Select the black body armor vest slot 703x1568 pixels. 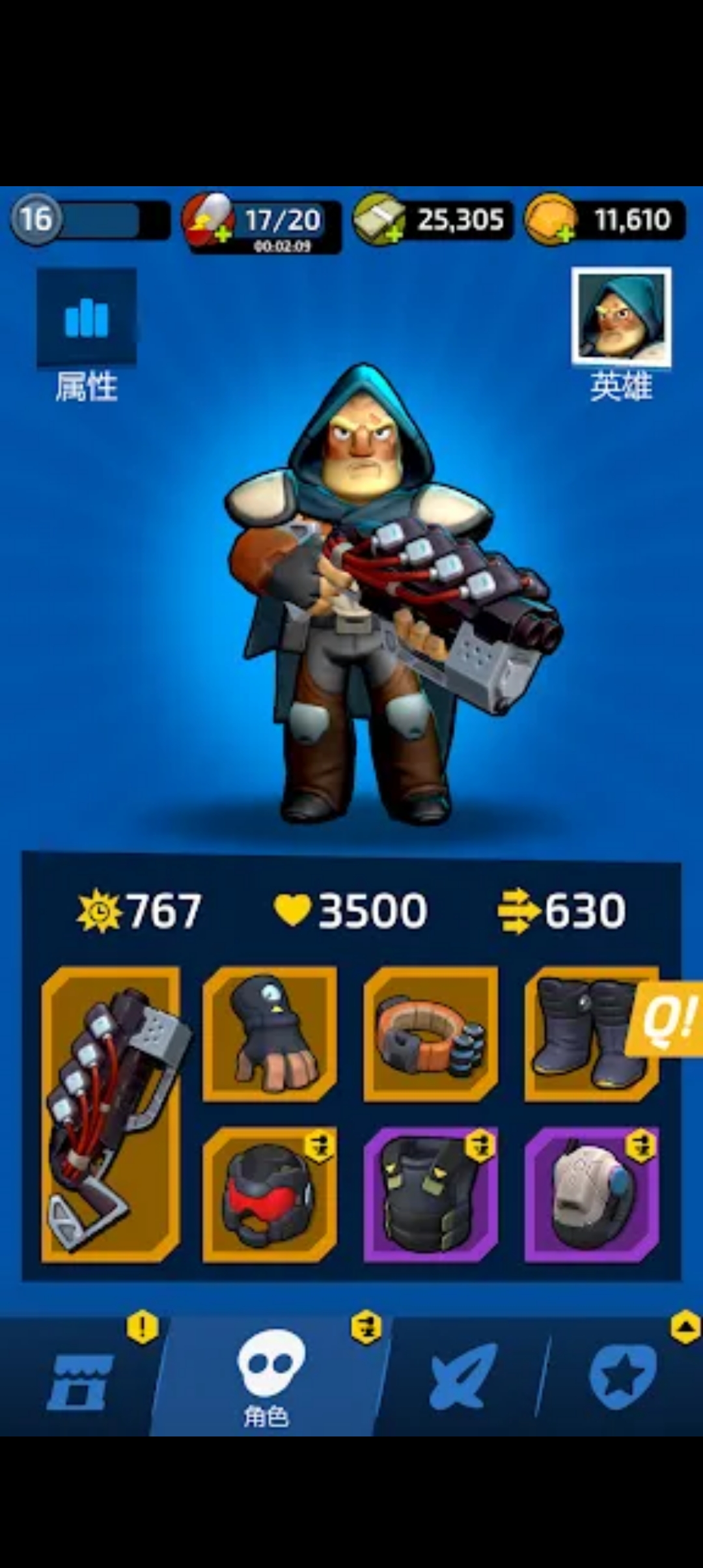coord(430,1194)
